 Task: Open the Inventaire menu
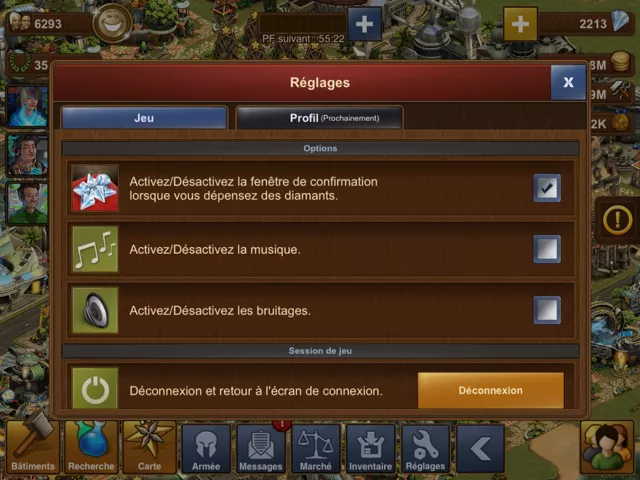[x=371, y=449]
